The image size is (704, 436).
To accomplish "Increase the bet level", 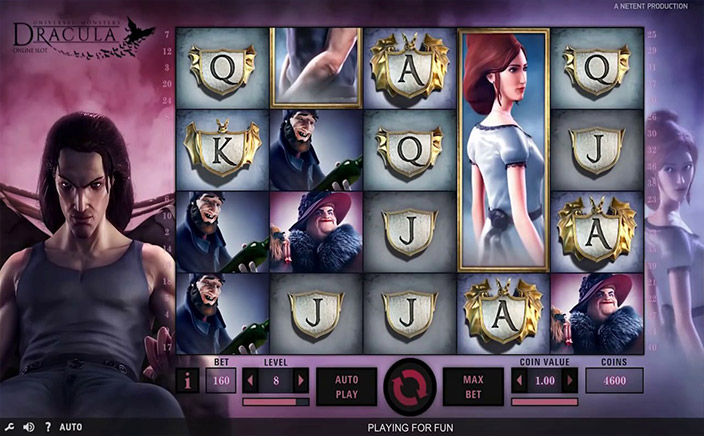I will click(300, 380).
